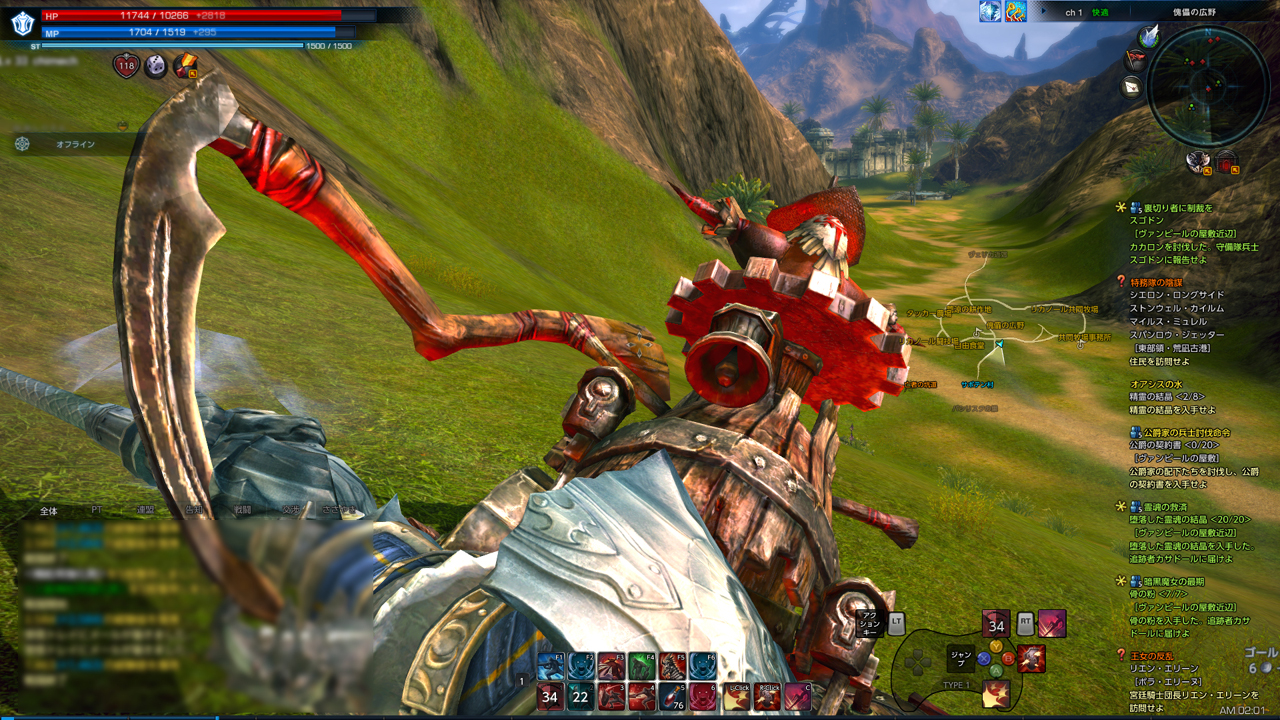
Task: Click the golden trumpets buff icon
Action: click(1015, 11)
